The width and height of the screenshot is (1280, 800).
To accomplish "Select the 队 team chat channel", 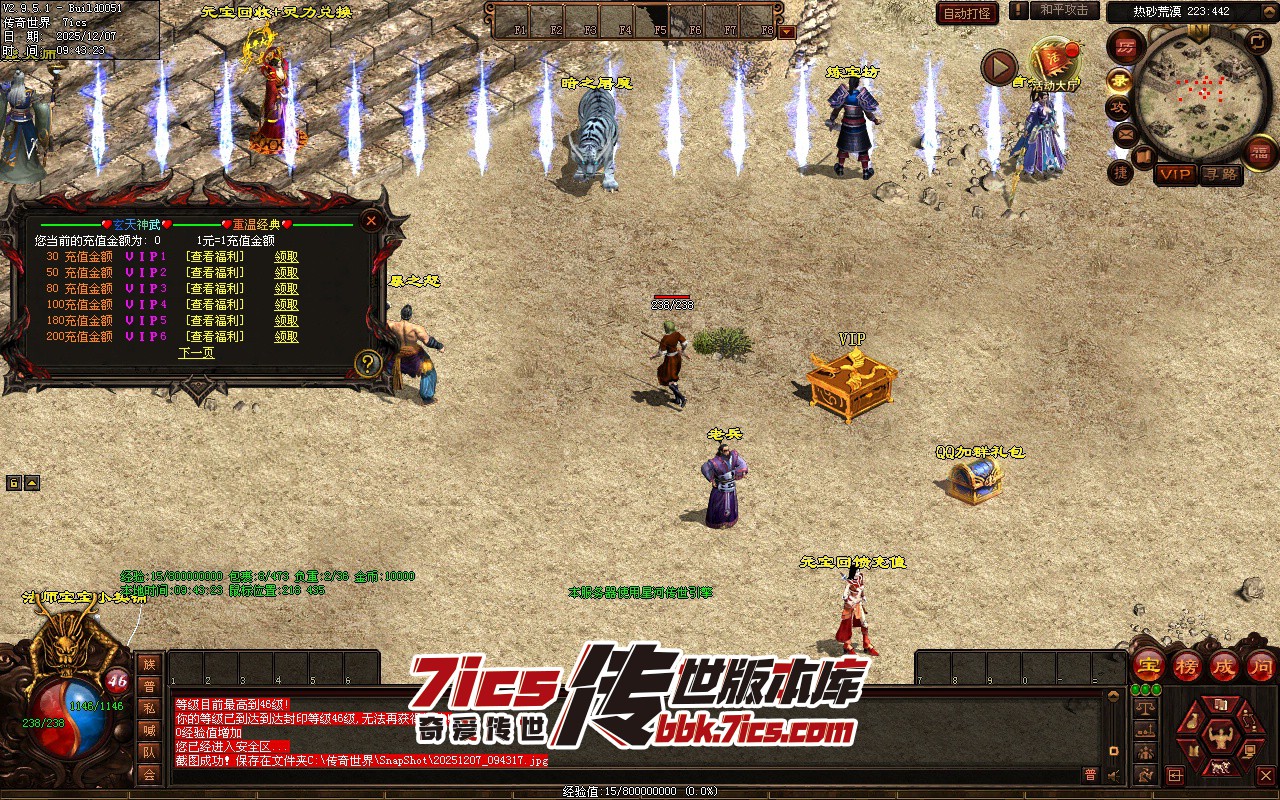I will coord(149,752).
